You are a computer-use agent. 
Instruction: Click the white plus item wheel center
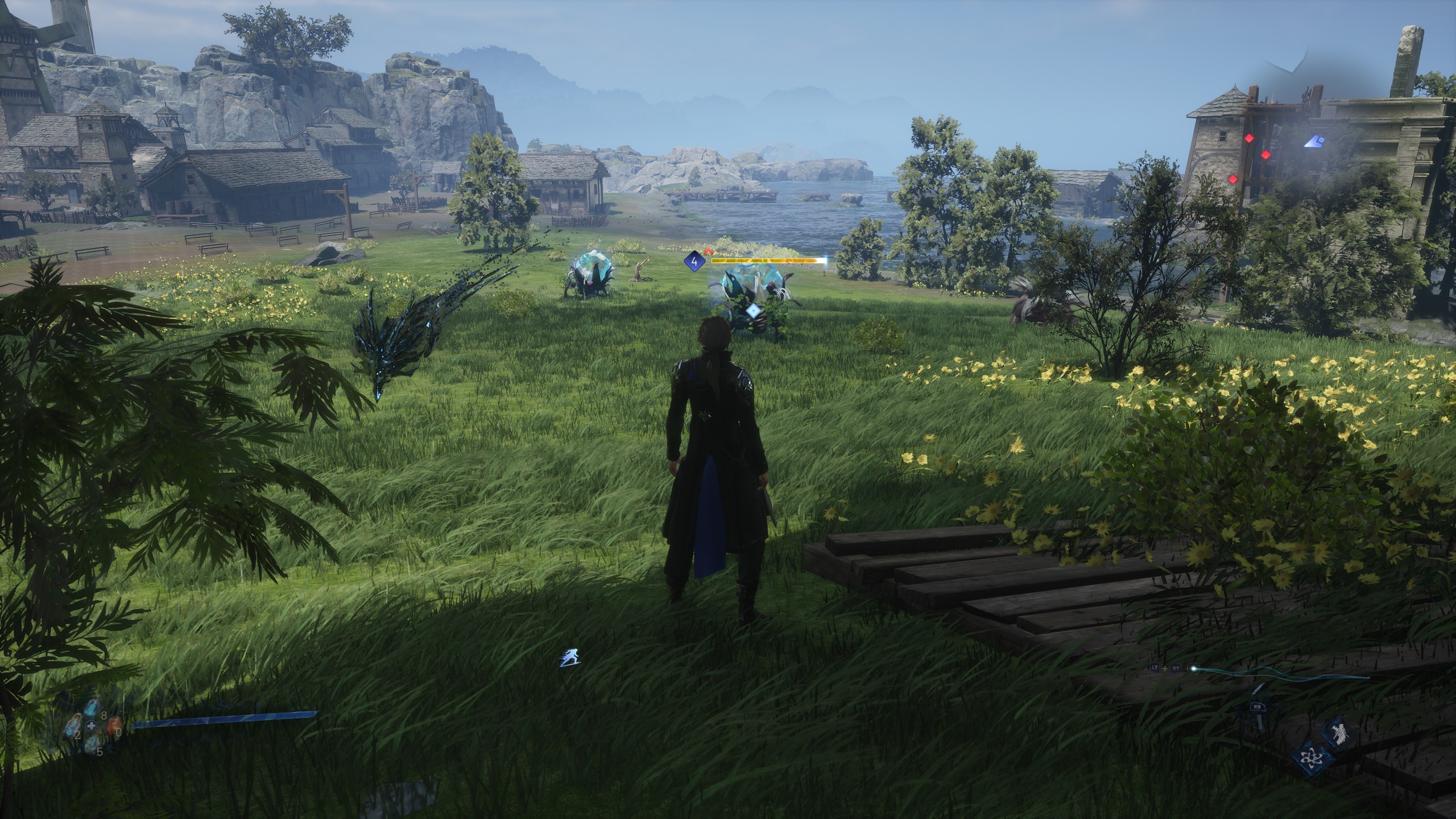point(92,726)
